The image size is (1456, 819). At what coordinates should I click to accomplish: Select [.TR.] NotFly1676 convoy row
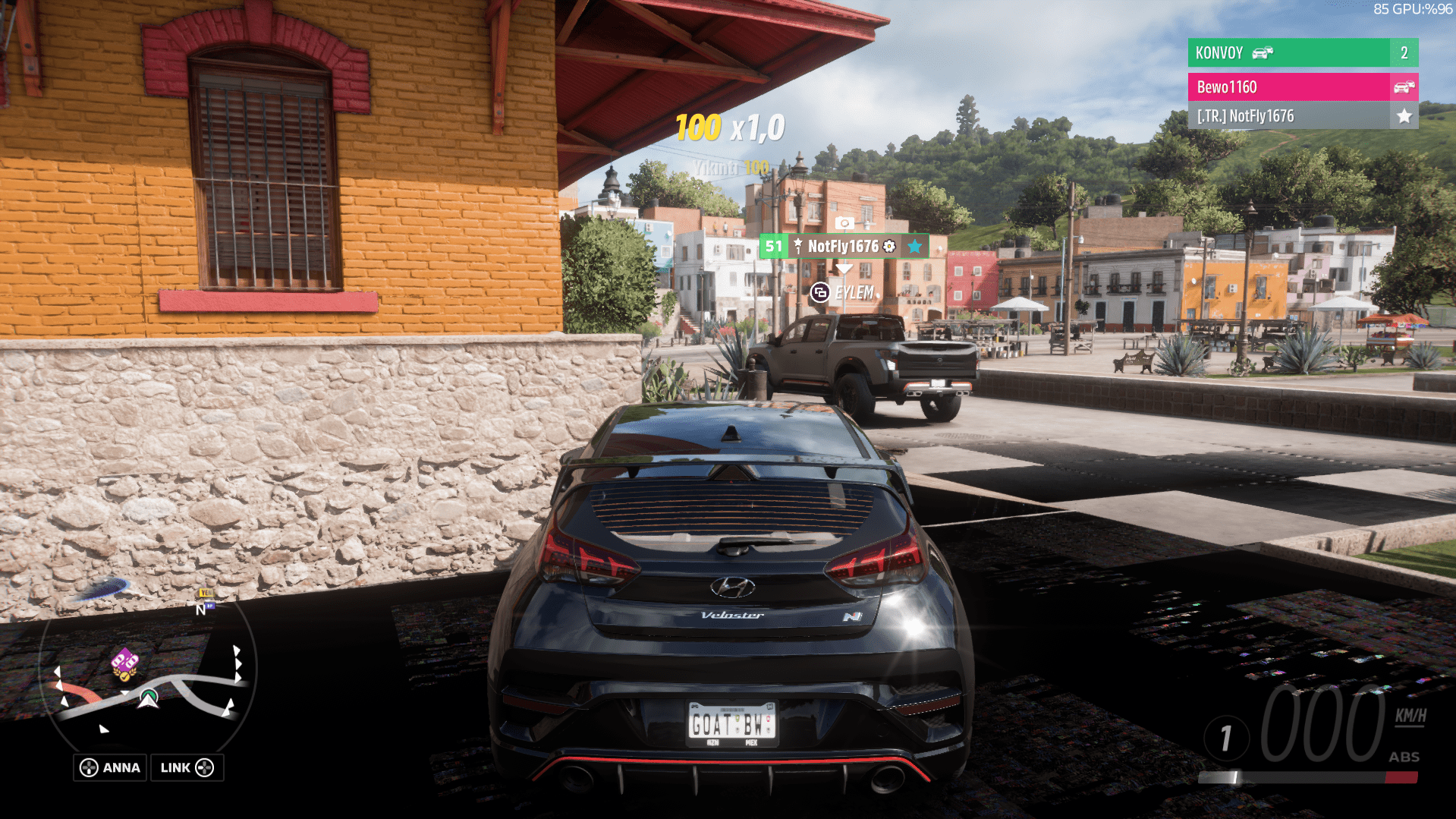pyautogui.click(x=1290, y=116)
